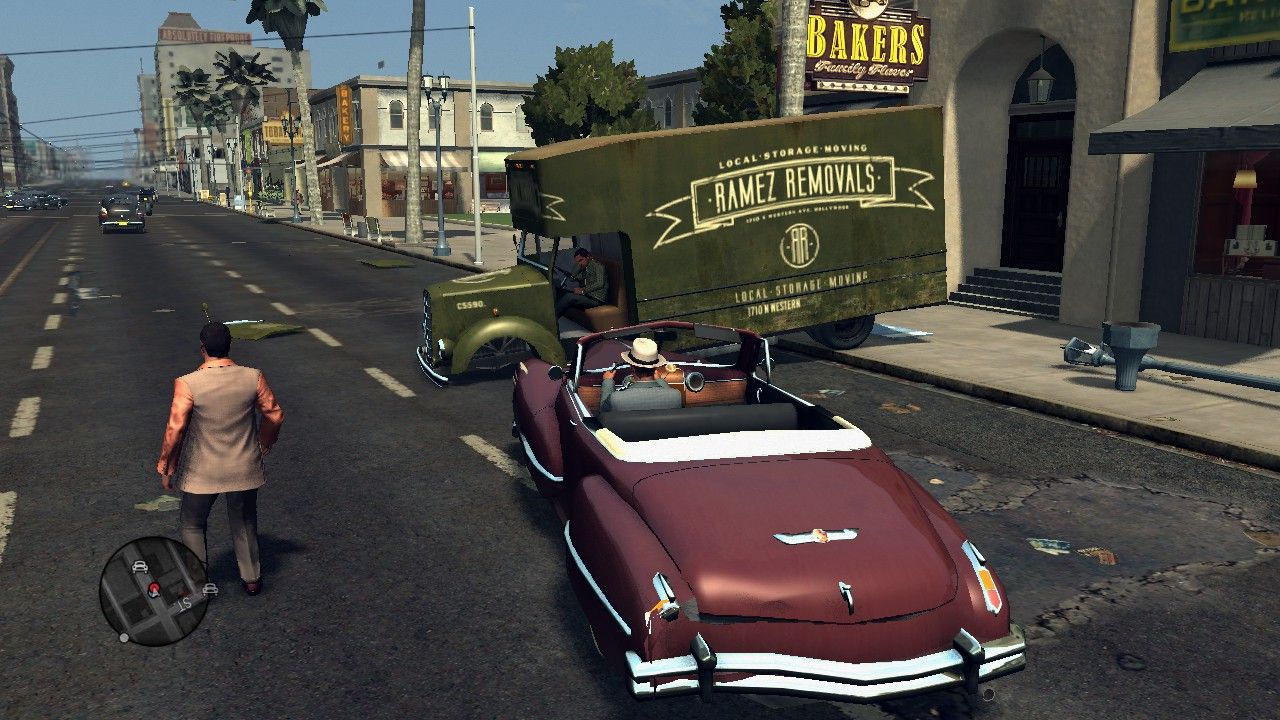Click the maroon convertible's trunk emblem
Image resolution: width=1280 pixels, height=720 pixels.
click(816, 537)
